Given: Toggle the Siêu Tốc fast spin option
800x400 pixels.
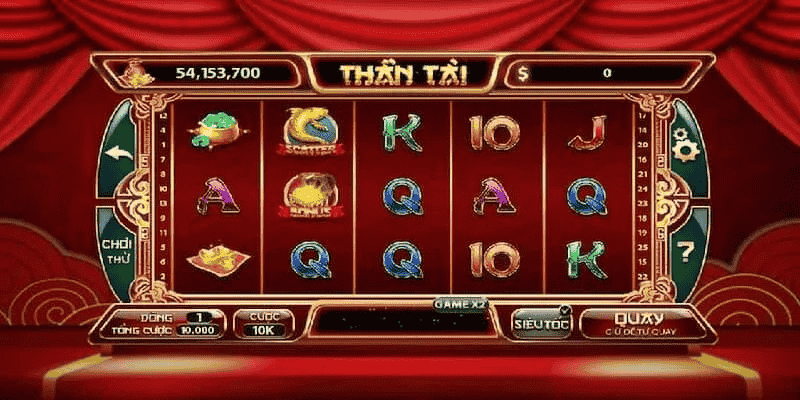Looking at the screenshot, I should (541, 323).
